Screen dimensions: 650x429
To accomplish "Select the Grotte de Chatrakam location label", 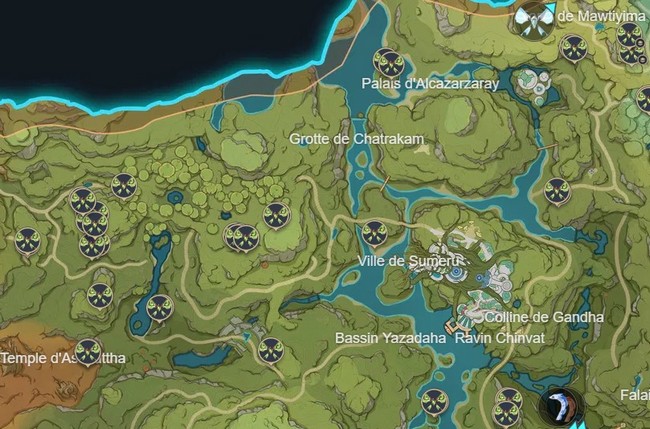I will [341, 138].
